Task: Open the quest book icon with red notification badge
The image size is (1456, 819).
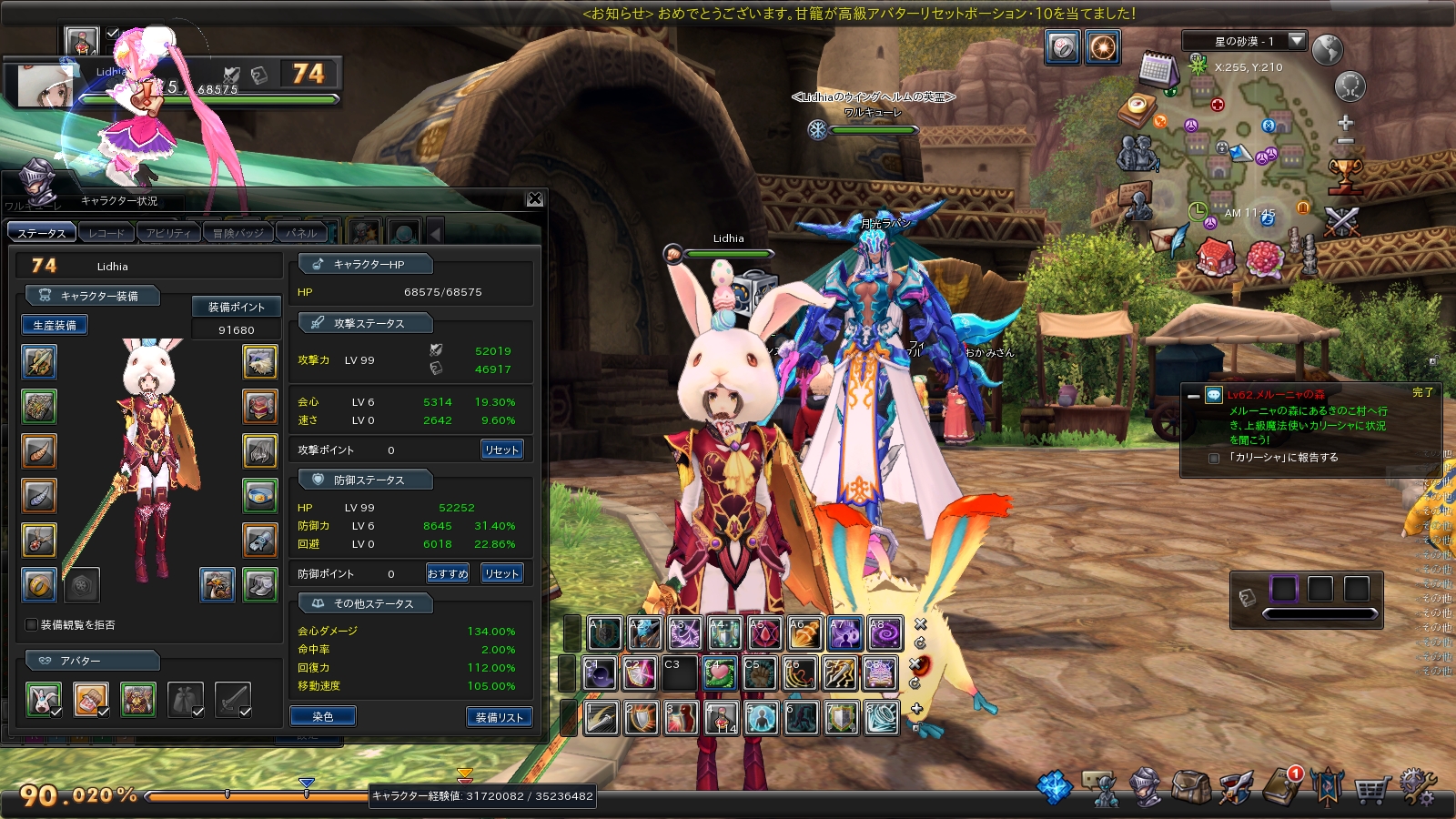Action: pyautogui.click(x=1282, y=788)
